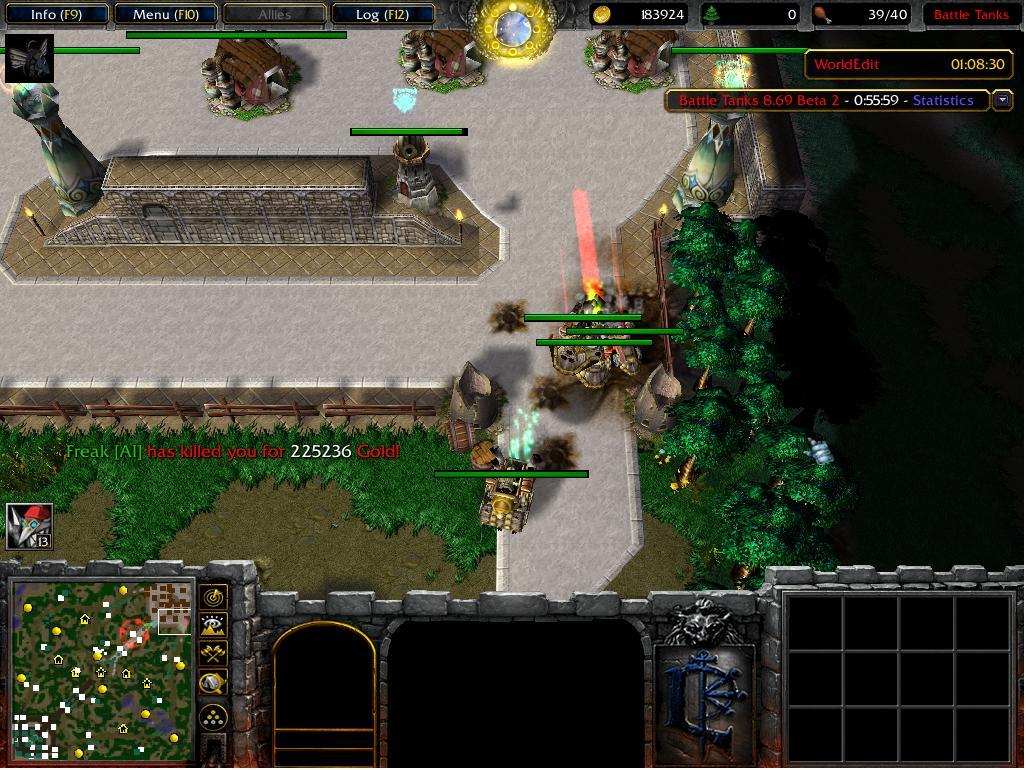Open the message Log (F12)
1026x770 pixels.
click(382, 15)
